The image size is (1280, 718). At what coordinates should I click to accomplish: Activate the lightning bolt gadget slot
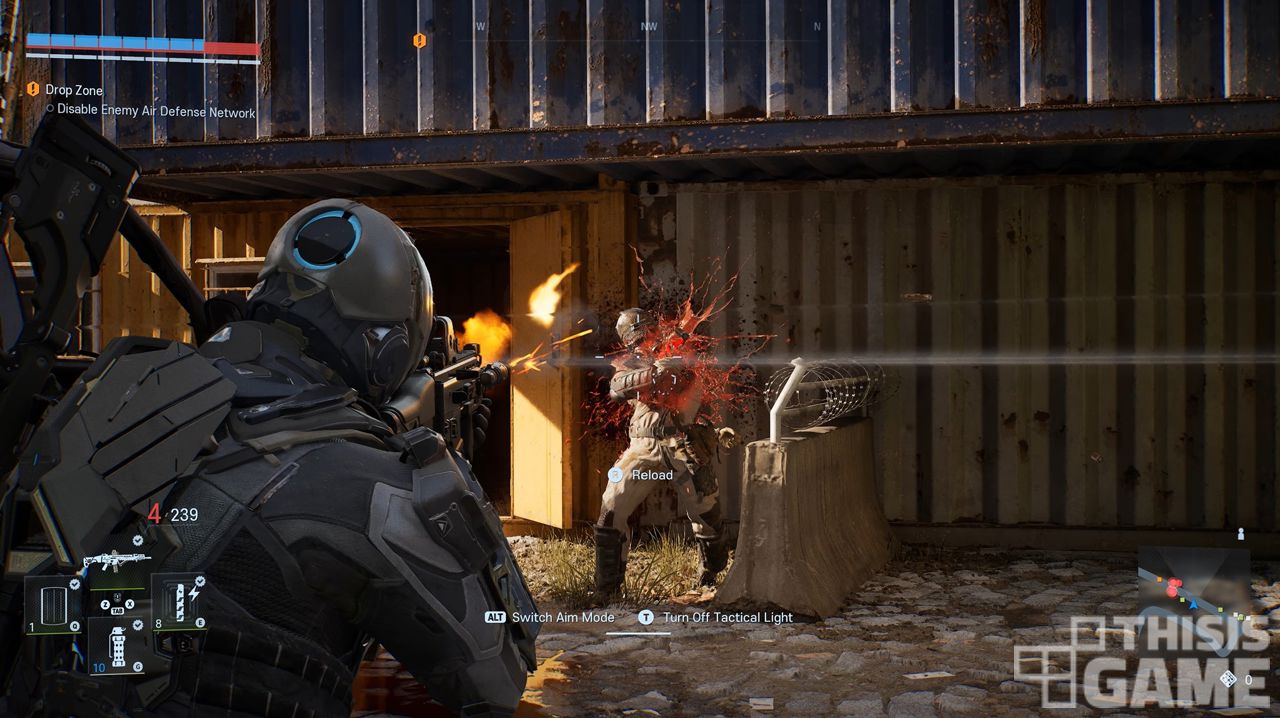(180, 603)
